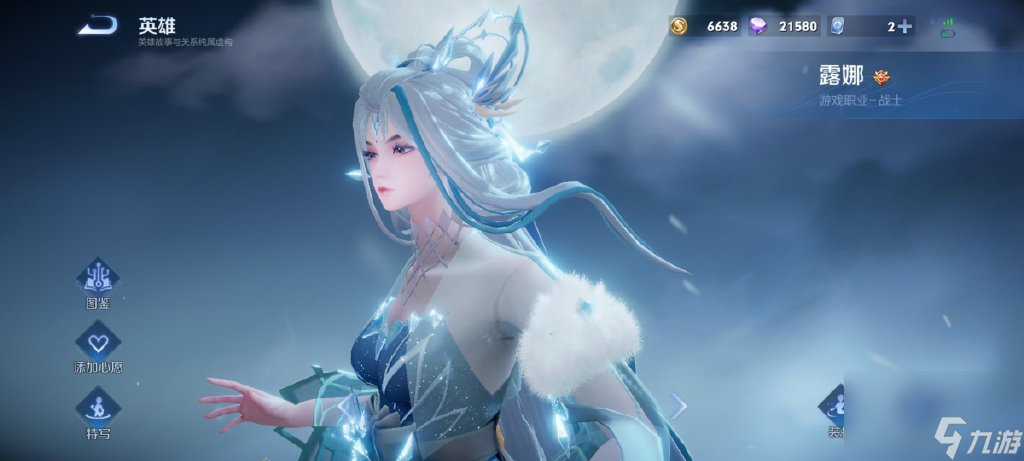The width and height of the screenshot is (1024, 461).
Task: Go back using the return arrow
Action: tap(98, 26)
